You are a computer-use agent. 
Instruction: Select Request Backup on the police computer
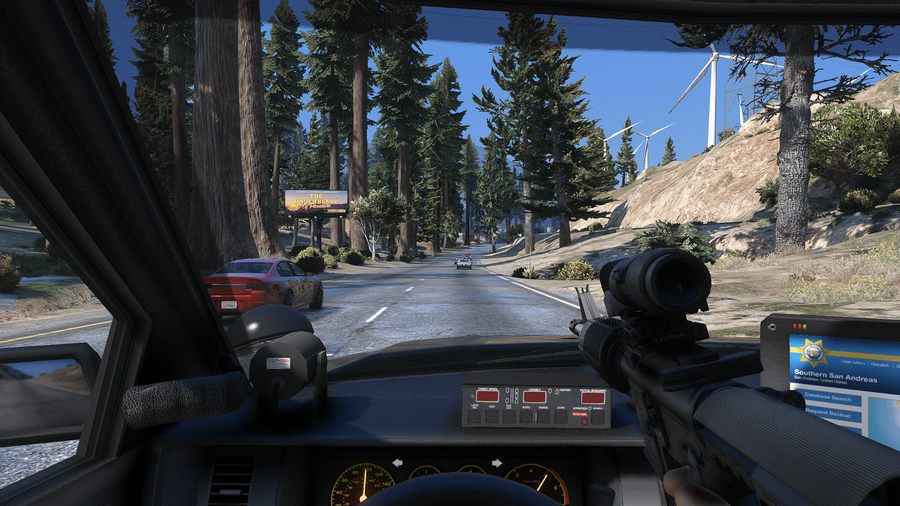825,415
